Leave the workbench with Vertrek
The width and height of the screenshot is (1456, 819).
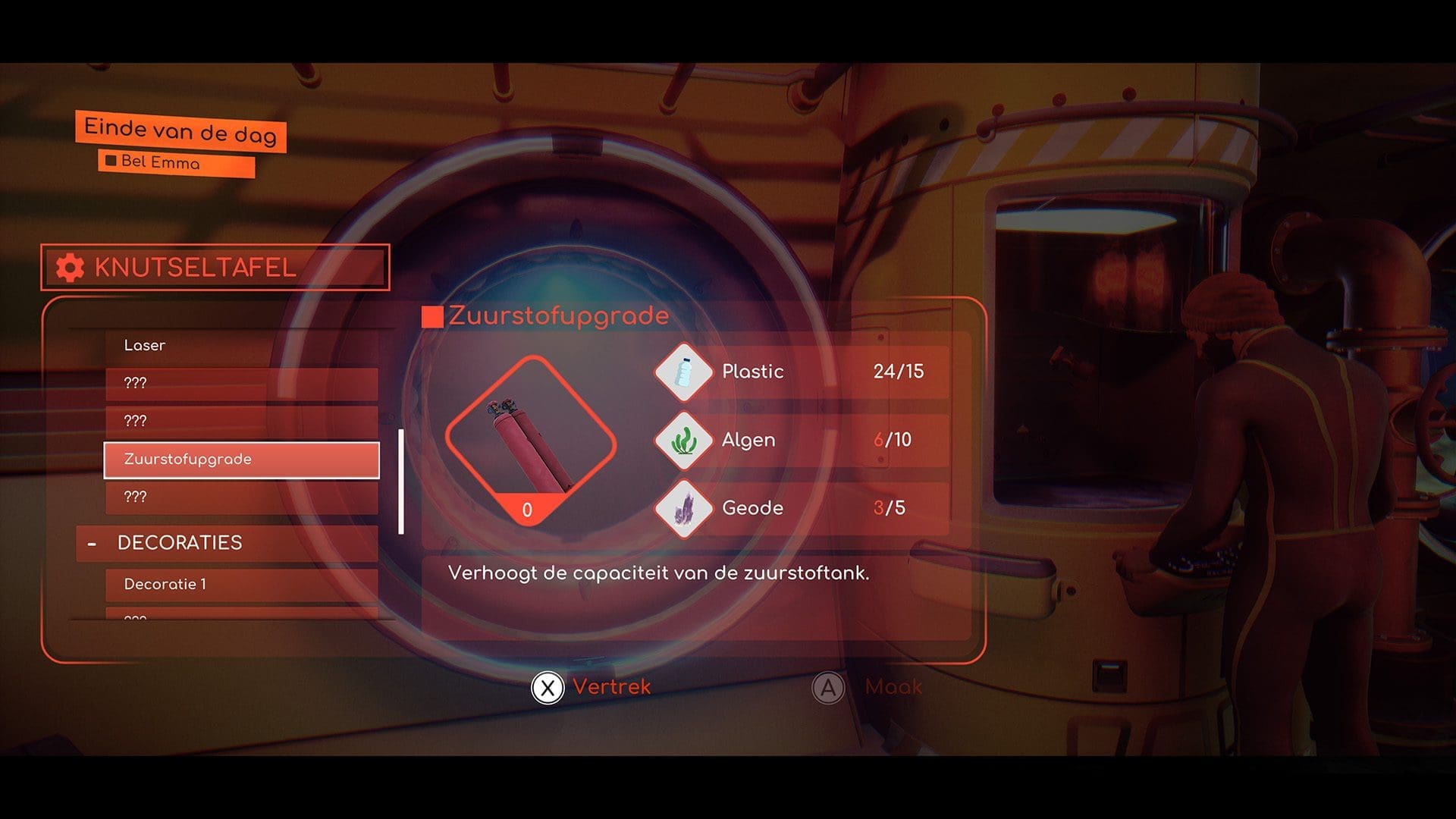tap(591, 688)
